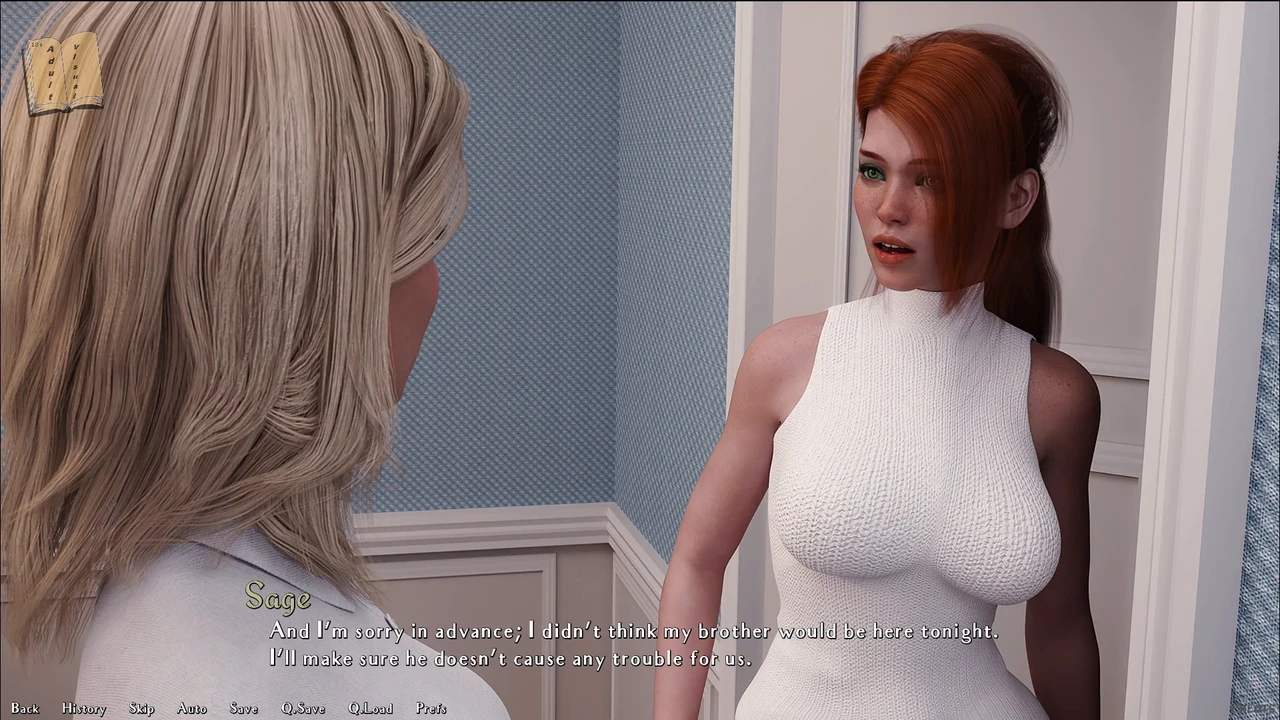Click the book icon in the corner
Image resolution: width=1280 pixels, height=720 pixels.
(x=63, y=73)
